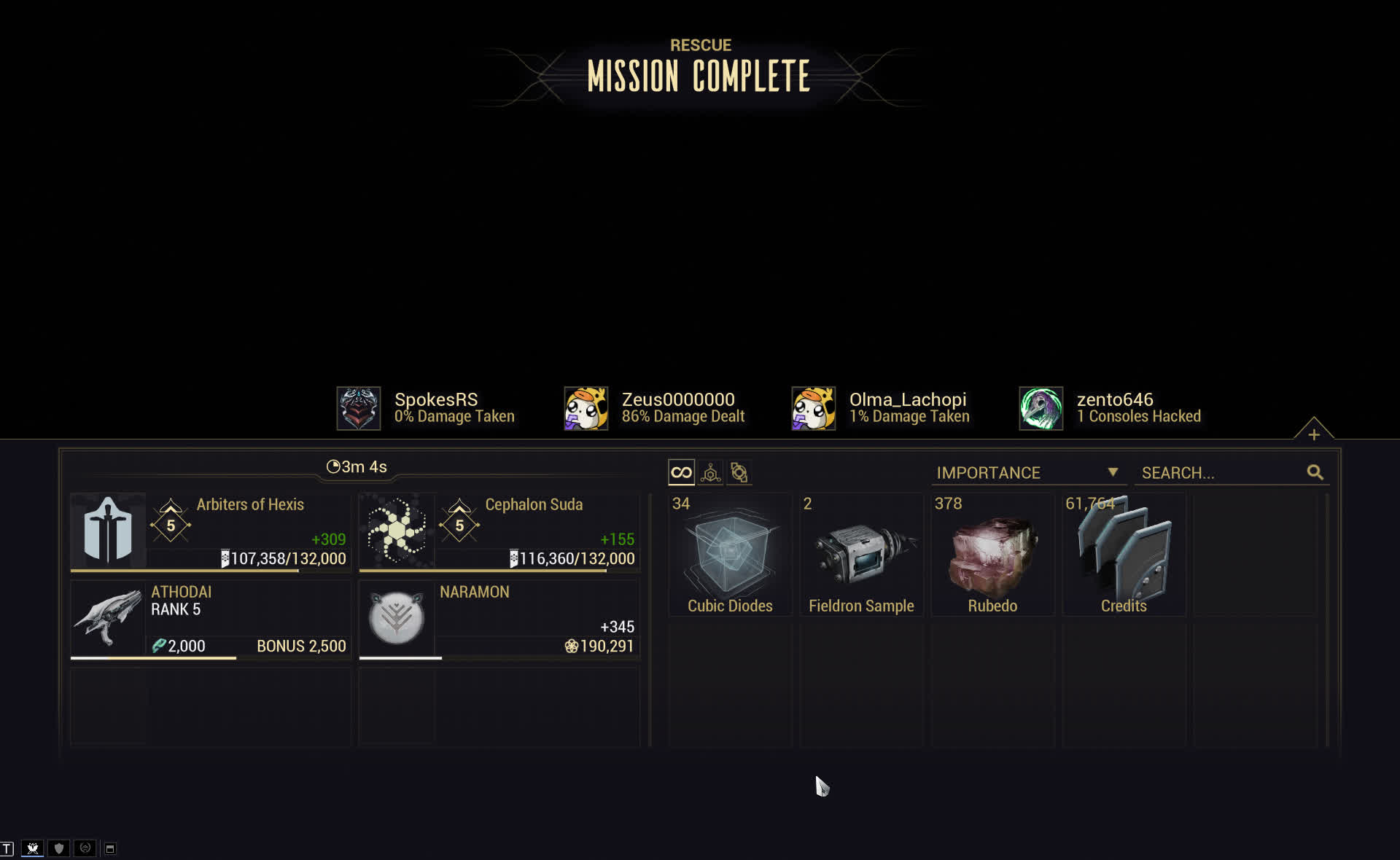Select the Cephalon Suda standing row
Viewport: 1400px width, 860px height.
(499, 532)
